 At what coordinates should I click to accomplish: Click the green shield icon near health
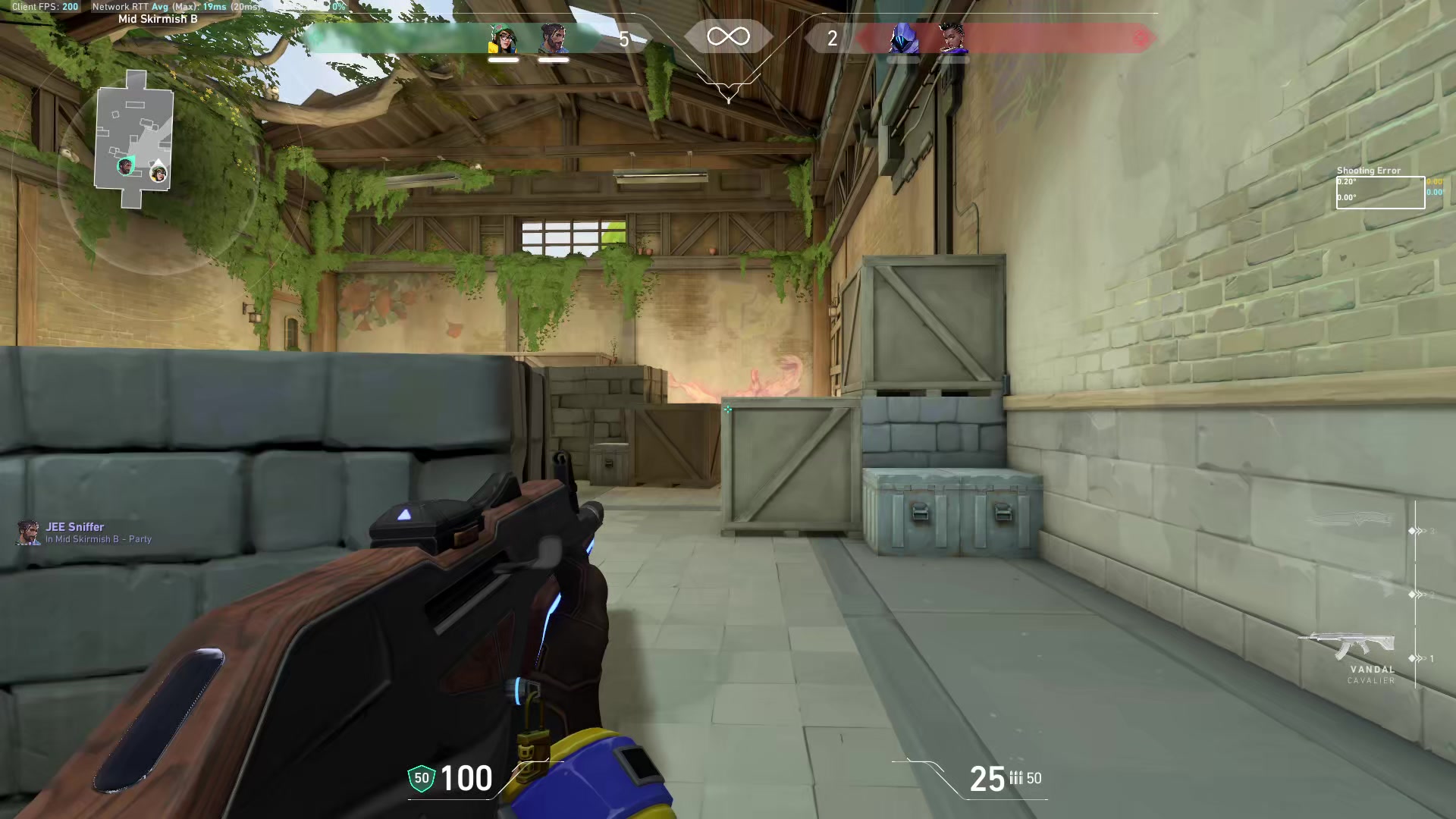(x=420, y=778)
